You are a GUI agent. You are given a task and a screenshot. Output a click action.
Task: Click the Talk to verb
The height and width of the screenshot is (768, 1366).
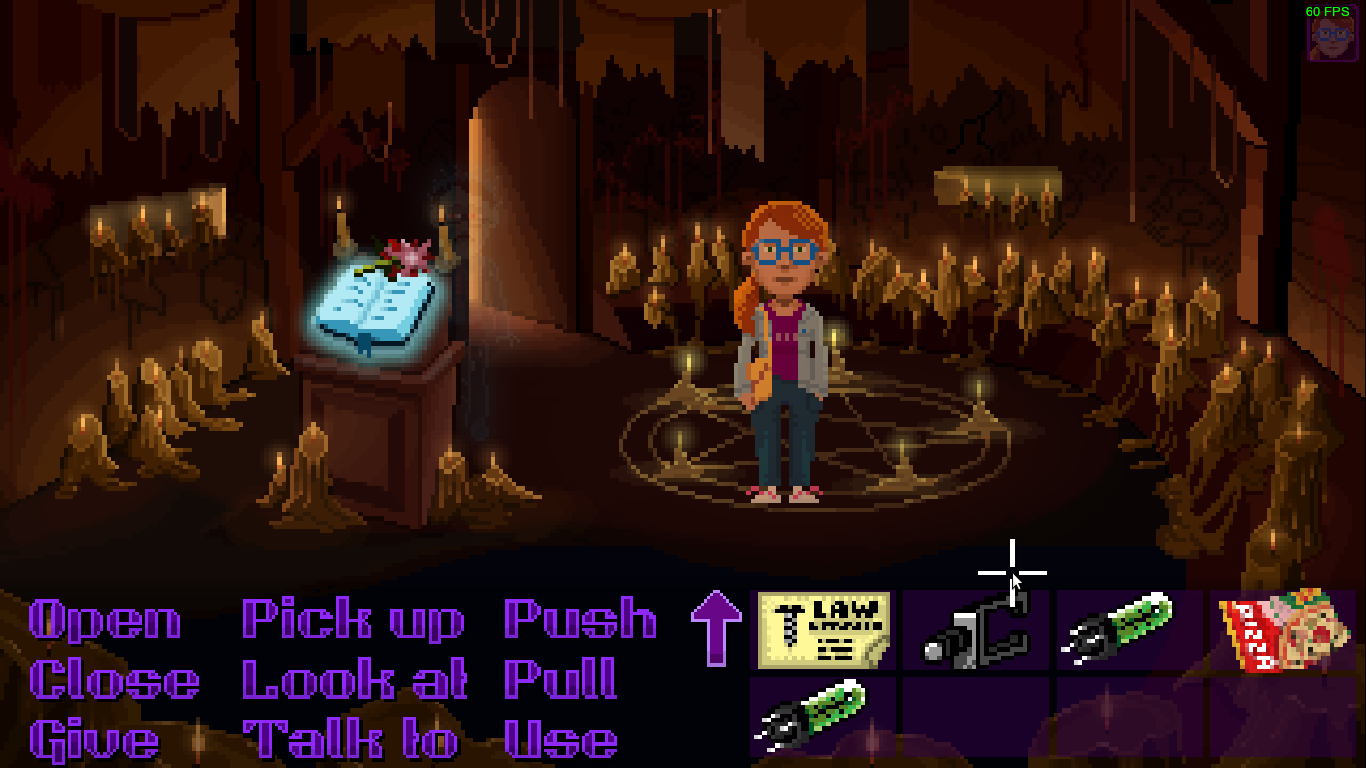pos(350,741)
